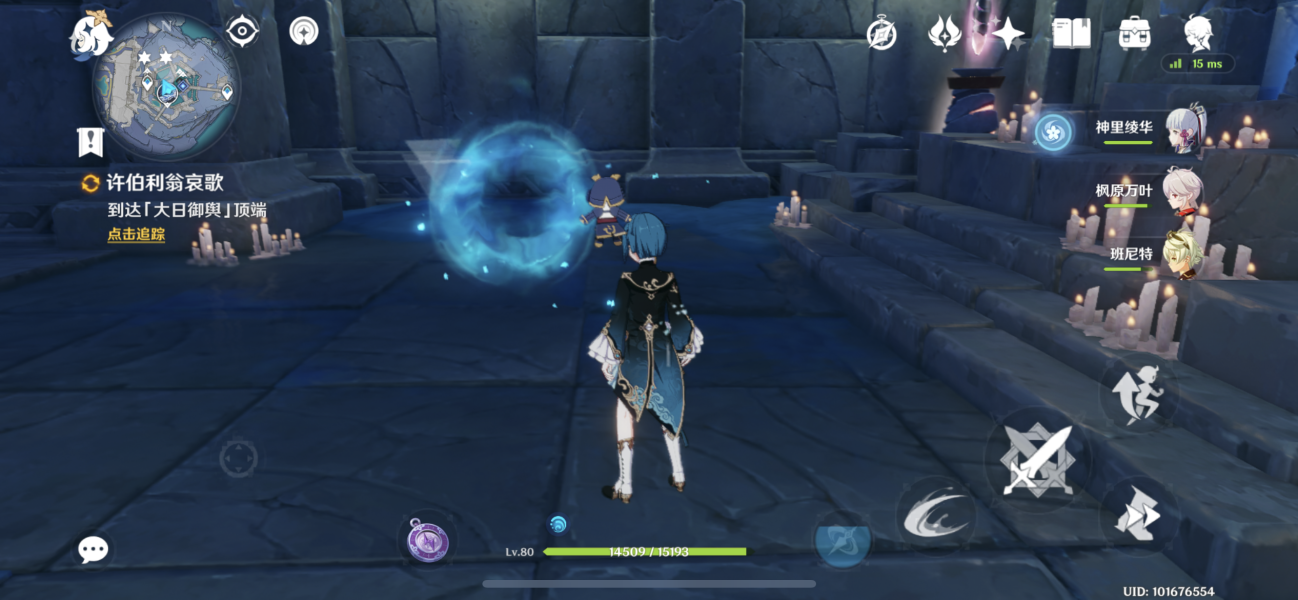Open the backpack inventory

1134,34
